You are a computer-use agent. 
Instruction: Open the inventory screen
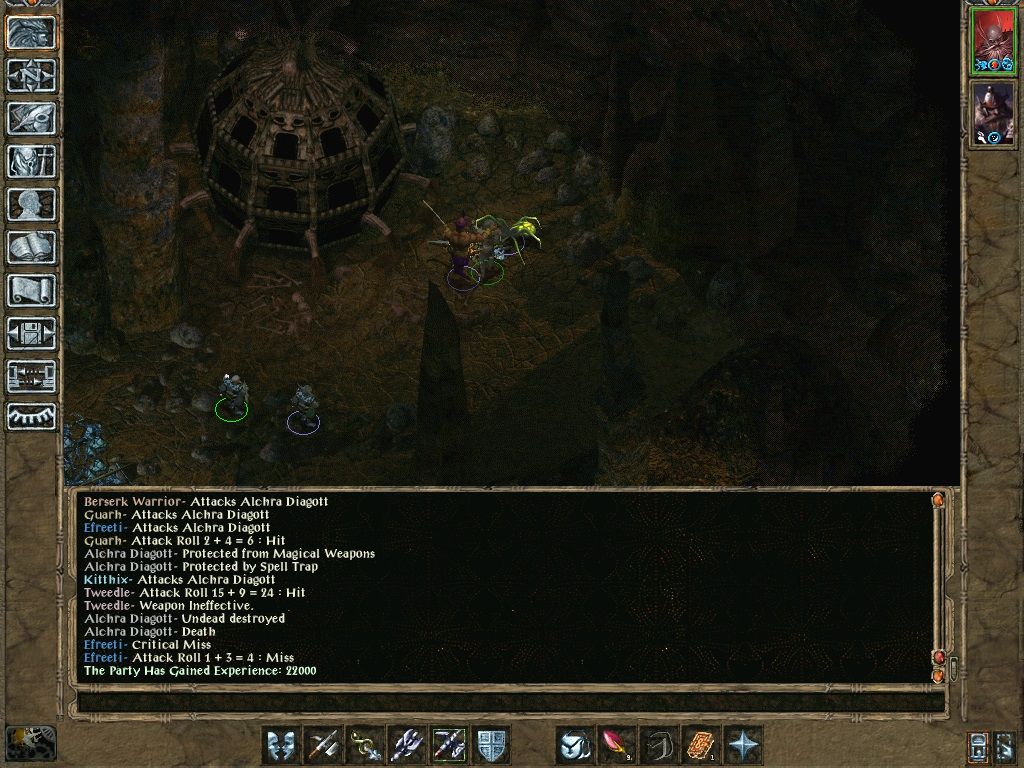click(x=32, y=161)
